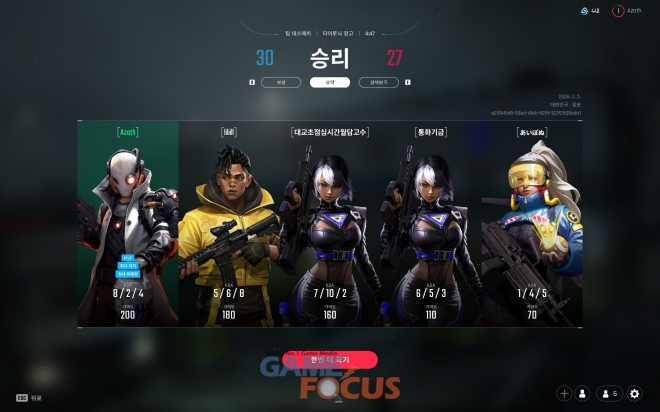660x412 pixels.
Task: Click the red 한번 더 하기 button
Action: (x=330, y=358)
